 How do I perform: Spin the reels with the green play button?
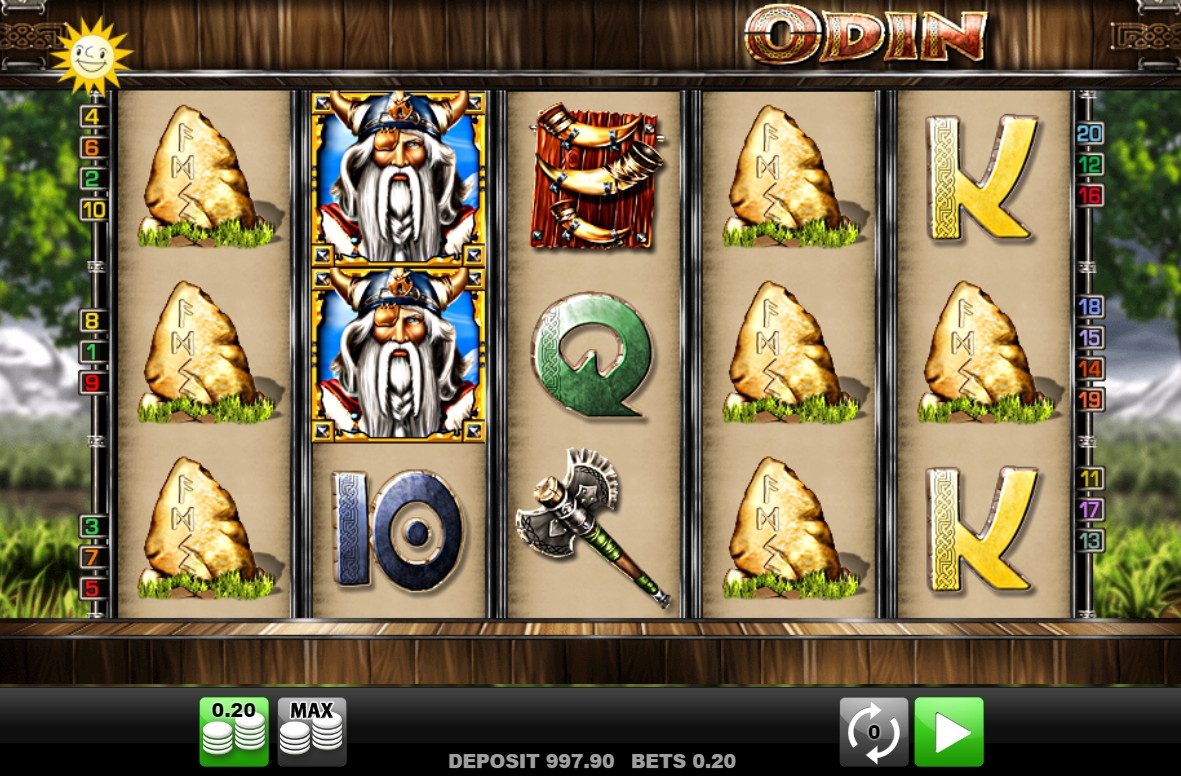(948, 731)
